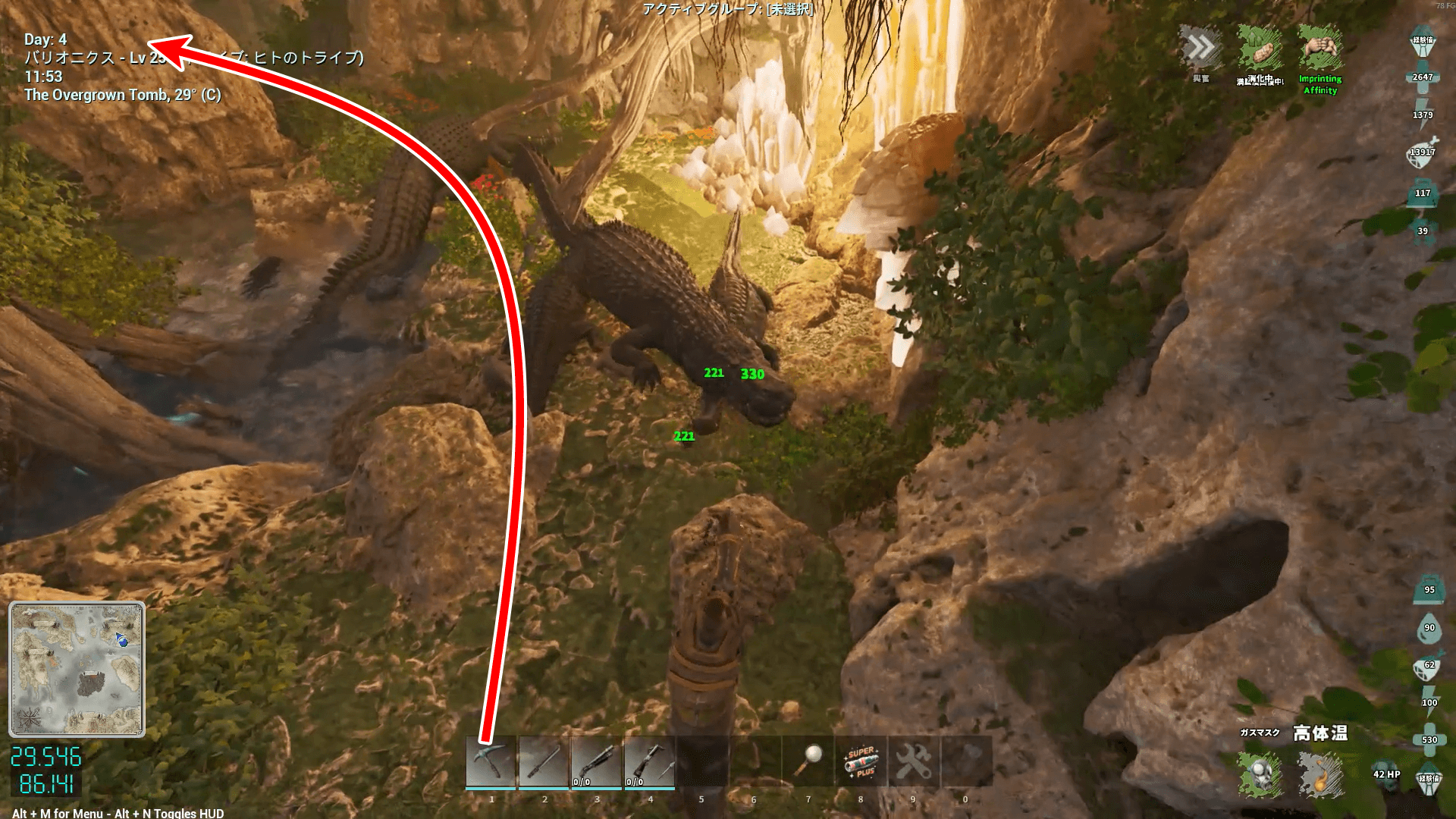
Task: Select the crossed wrench and hammer slot
Action: coord(913,762)
